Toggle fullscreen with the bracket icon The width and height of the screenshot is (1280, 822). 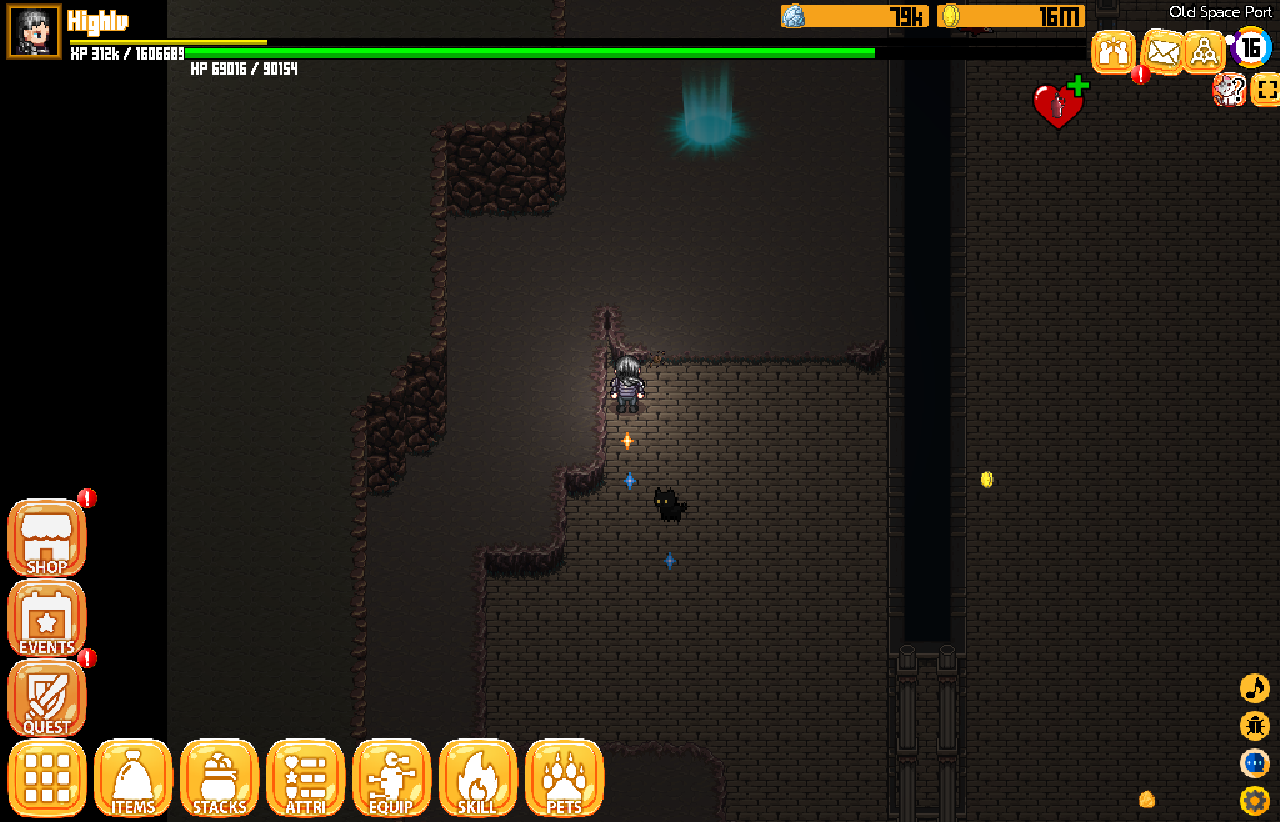pos(1266,90)
